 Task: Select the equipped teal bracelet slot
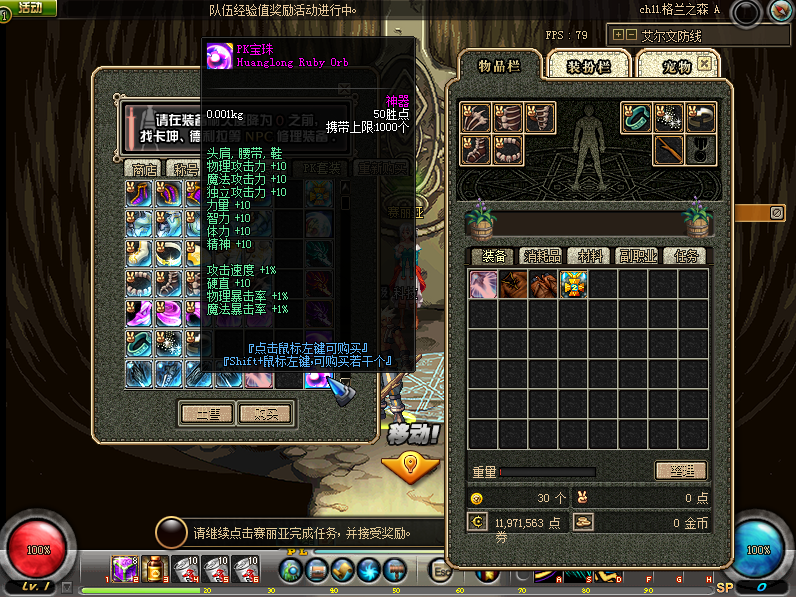(637, 118)
